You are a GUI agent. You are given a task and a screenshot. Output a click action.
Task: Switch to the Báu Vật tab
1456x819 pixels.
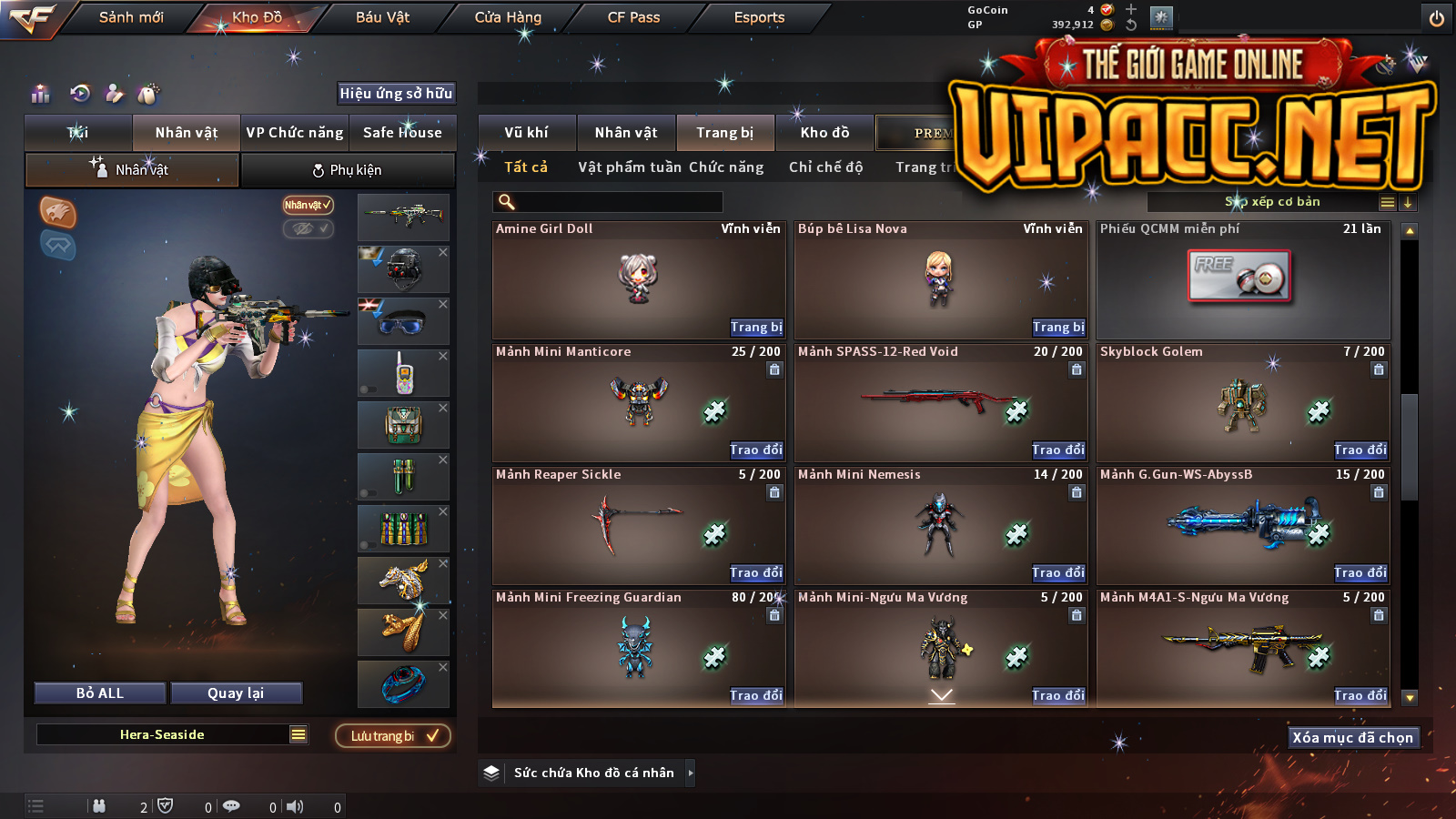(x=382, y=17)
